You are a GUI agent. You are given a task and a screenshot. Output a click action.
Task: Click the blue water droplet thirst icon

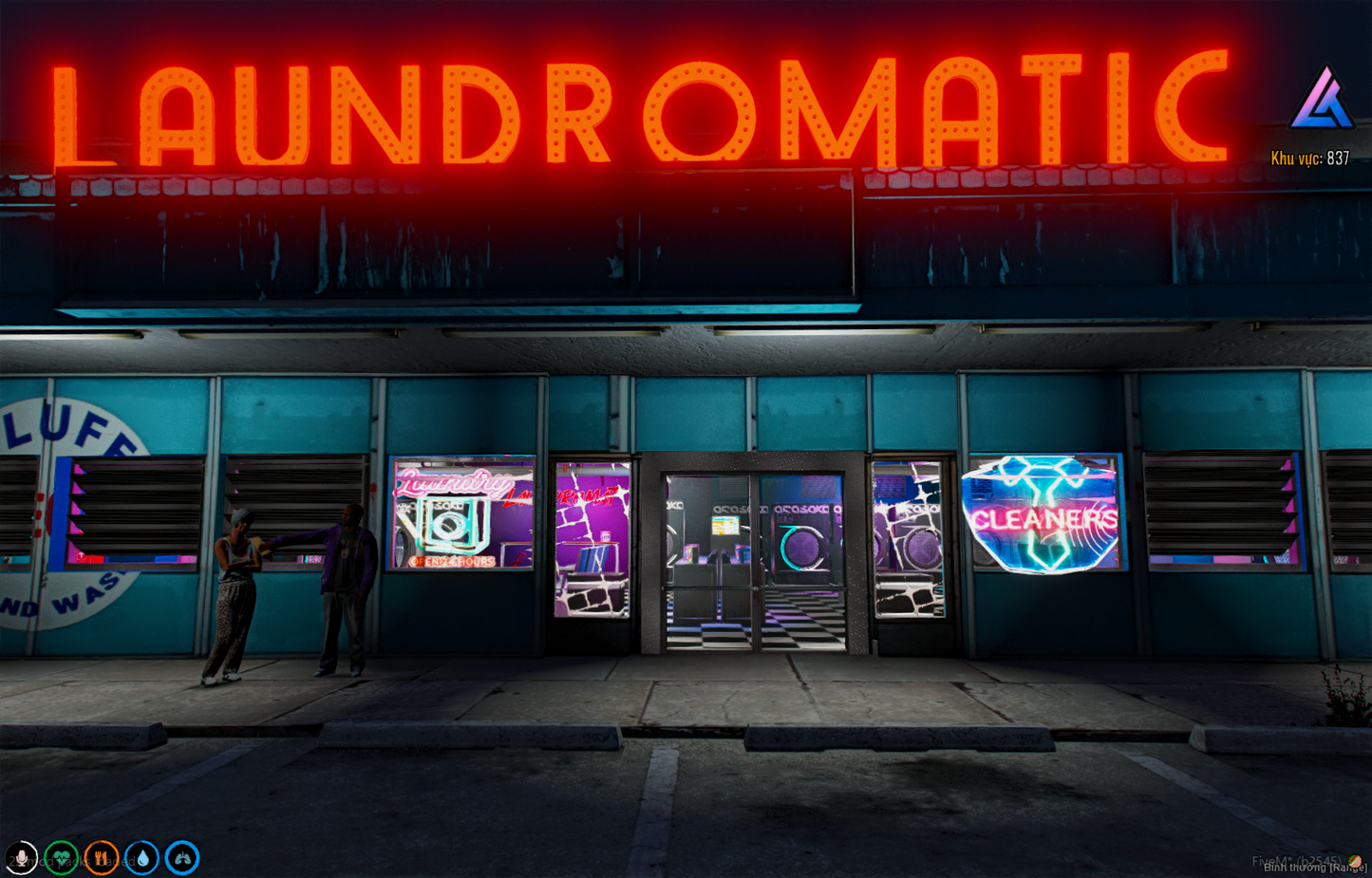click(142, 857)
